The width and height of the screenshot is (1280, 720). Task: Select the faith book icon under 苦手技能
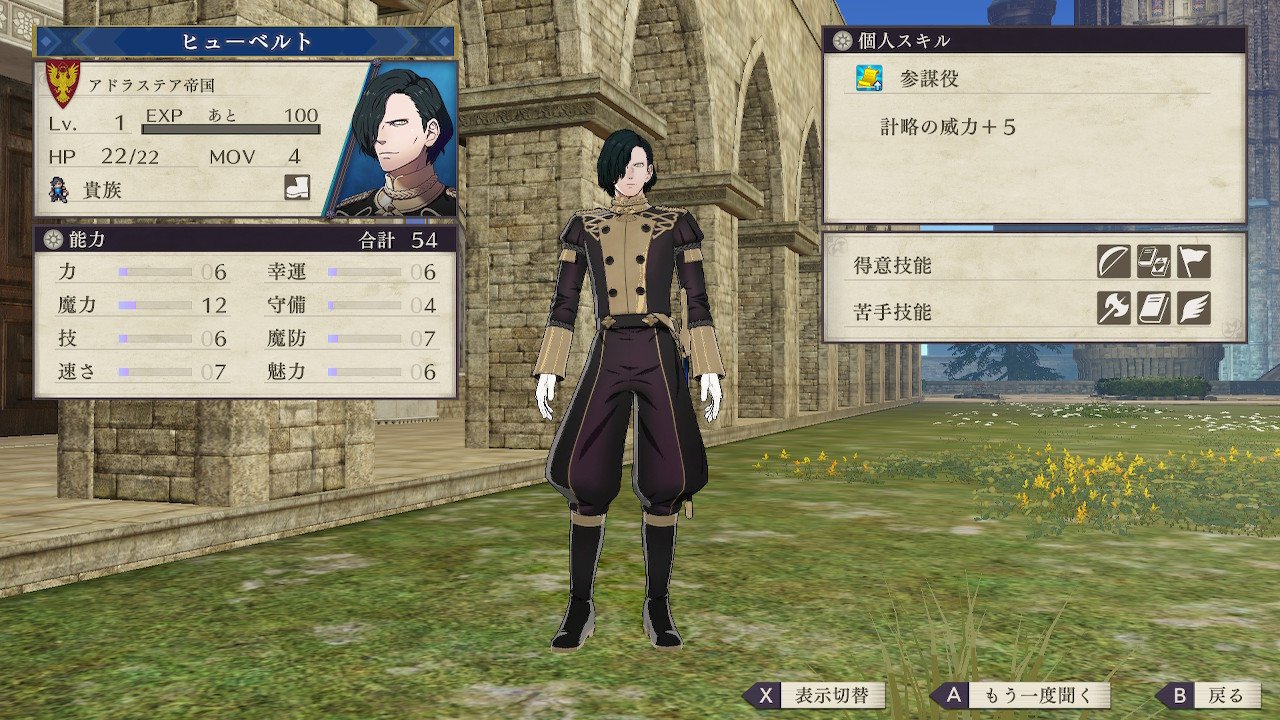[1153, 309]
